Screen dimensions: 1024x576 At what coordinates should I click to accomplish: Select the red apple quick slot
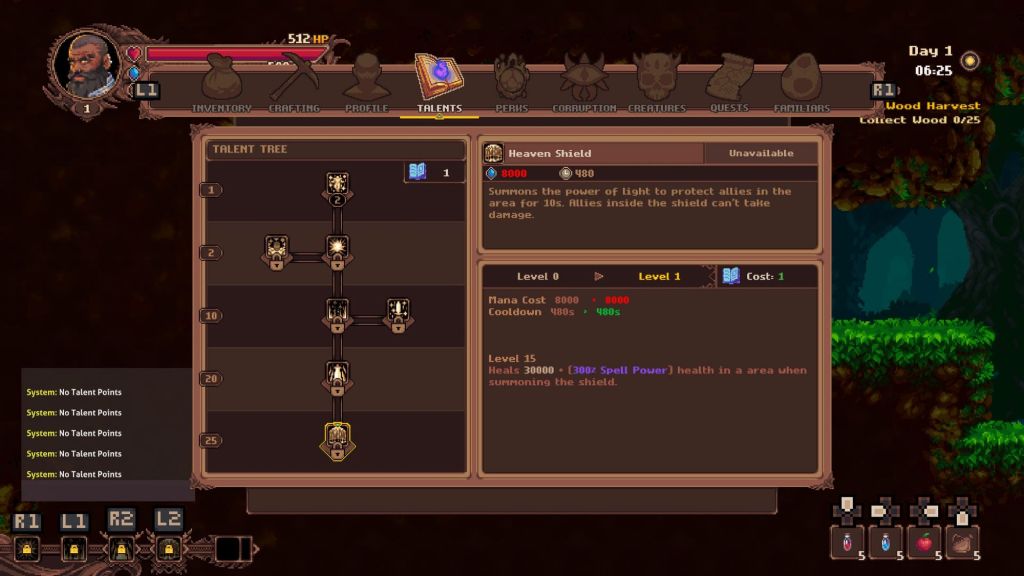point(924,543)
